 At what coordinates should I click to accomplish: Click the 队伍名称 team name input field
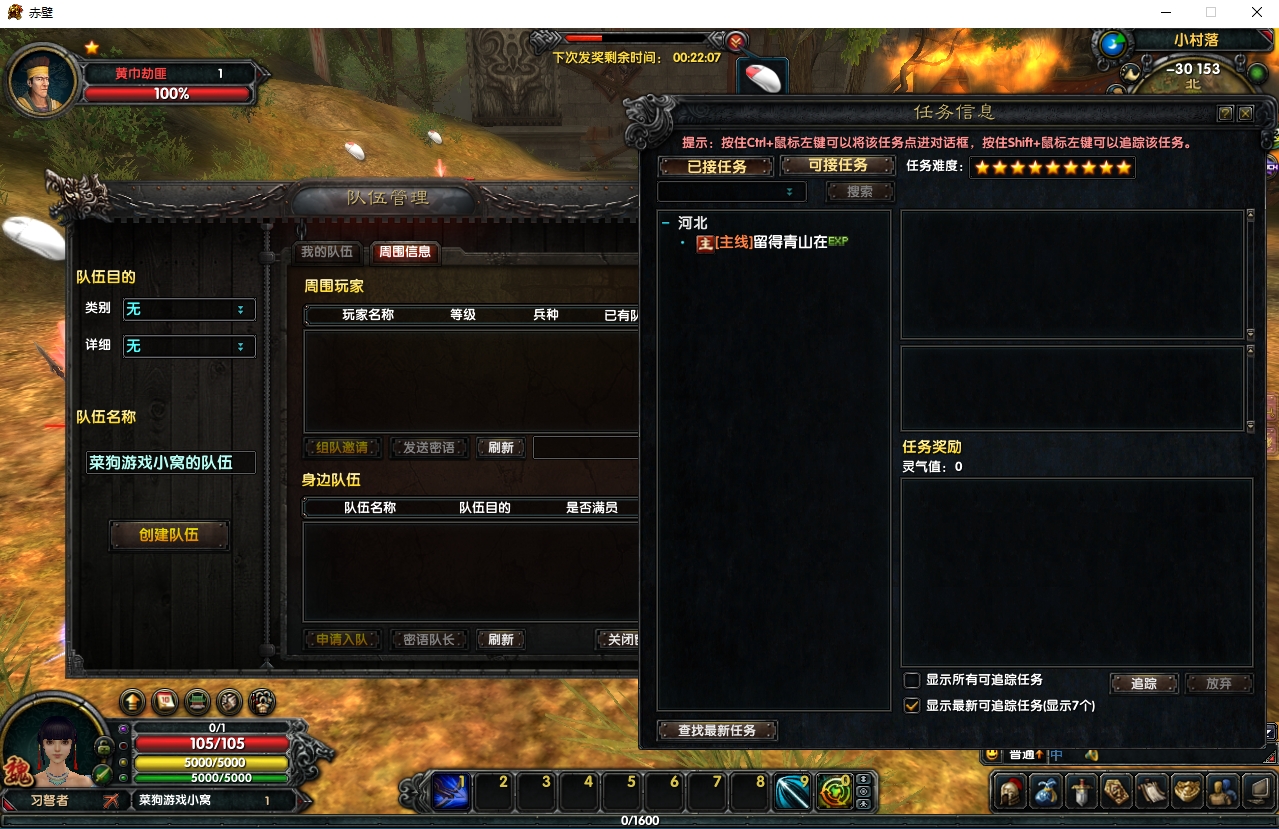point(170,463)
